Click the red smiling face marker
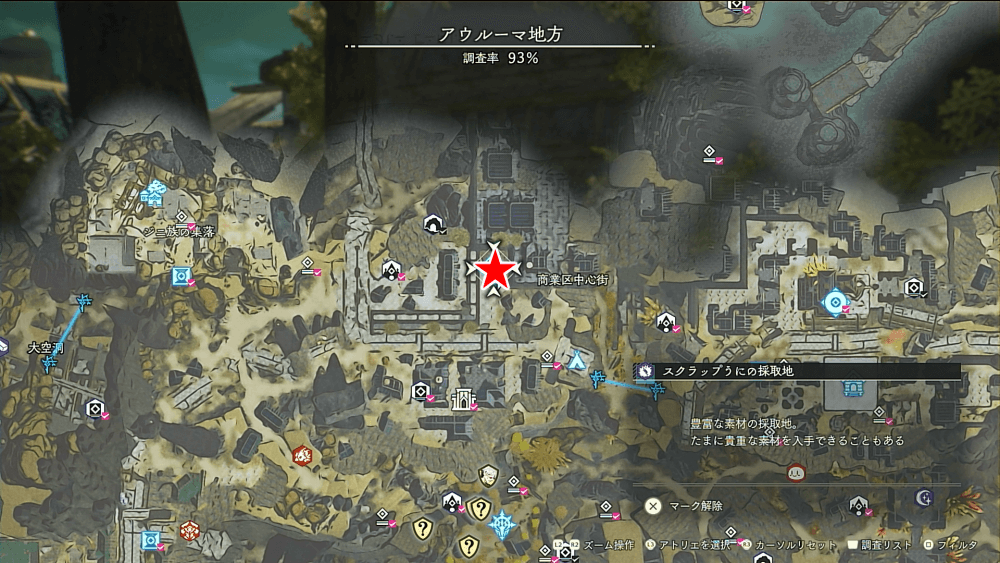Screen dimensions: 1000x563 click(796, 472)
